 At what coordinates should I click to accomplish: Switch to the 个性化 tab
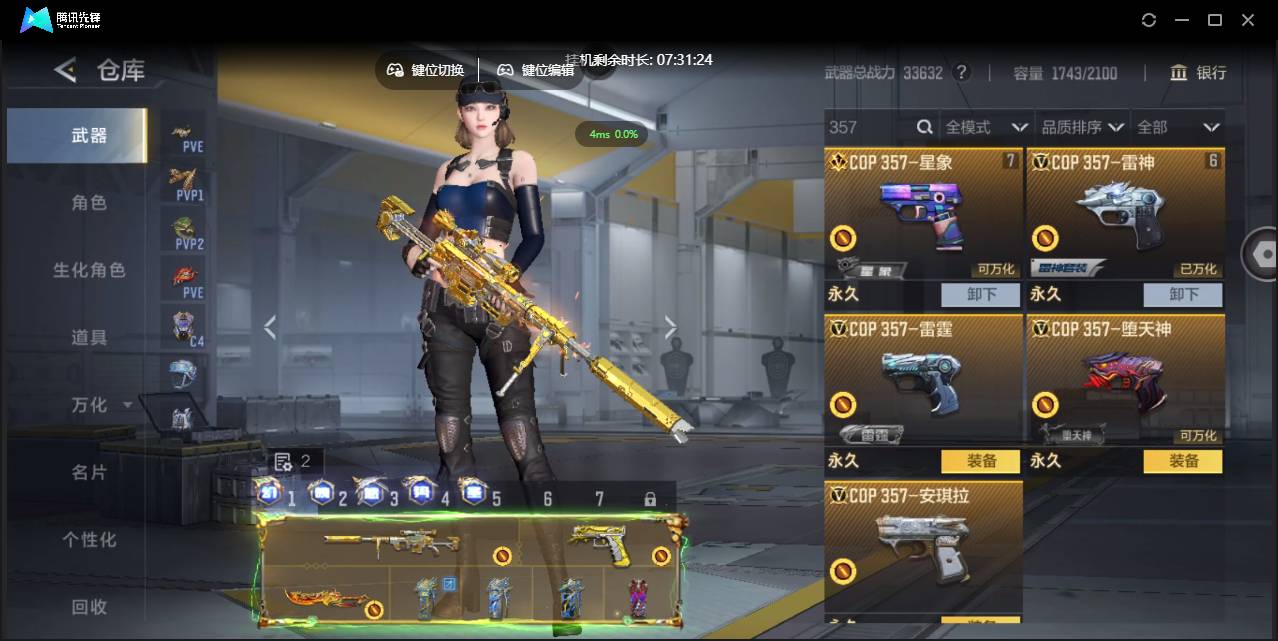pos(89,539)
